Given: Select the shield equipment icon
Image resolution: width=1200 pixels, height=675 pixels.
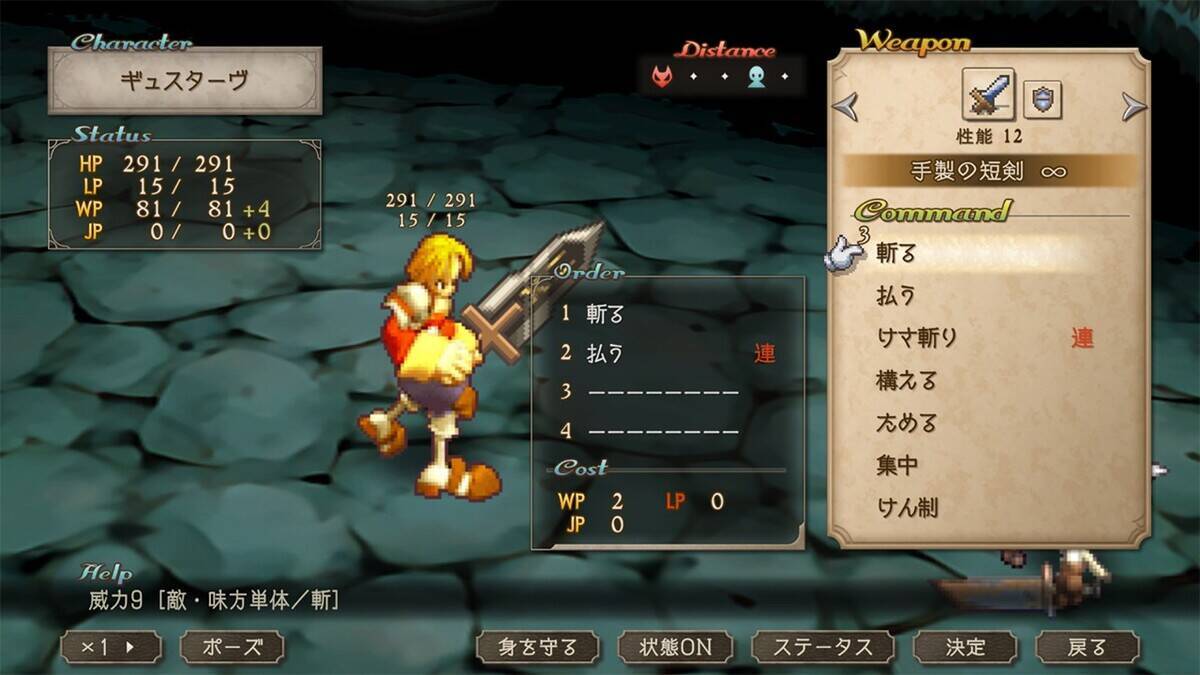Looking at the screenshot, I should [1042, 100].
